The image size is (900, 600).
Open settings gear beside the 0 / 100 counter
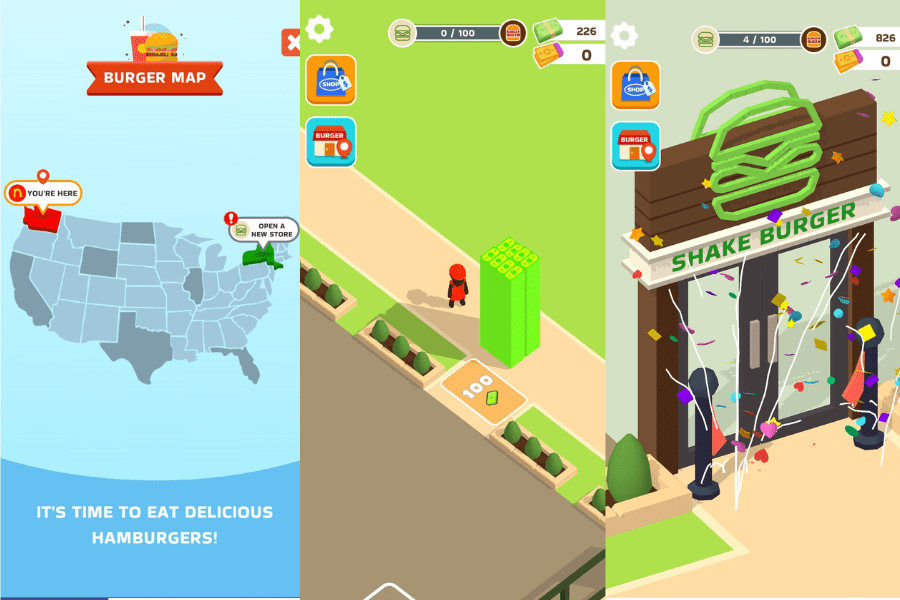click(319, 28)
